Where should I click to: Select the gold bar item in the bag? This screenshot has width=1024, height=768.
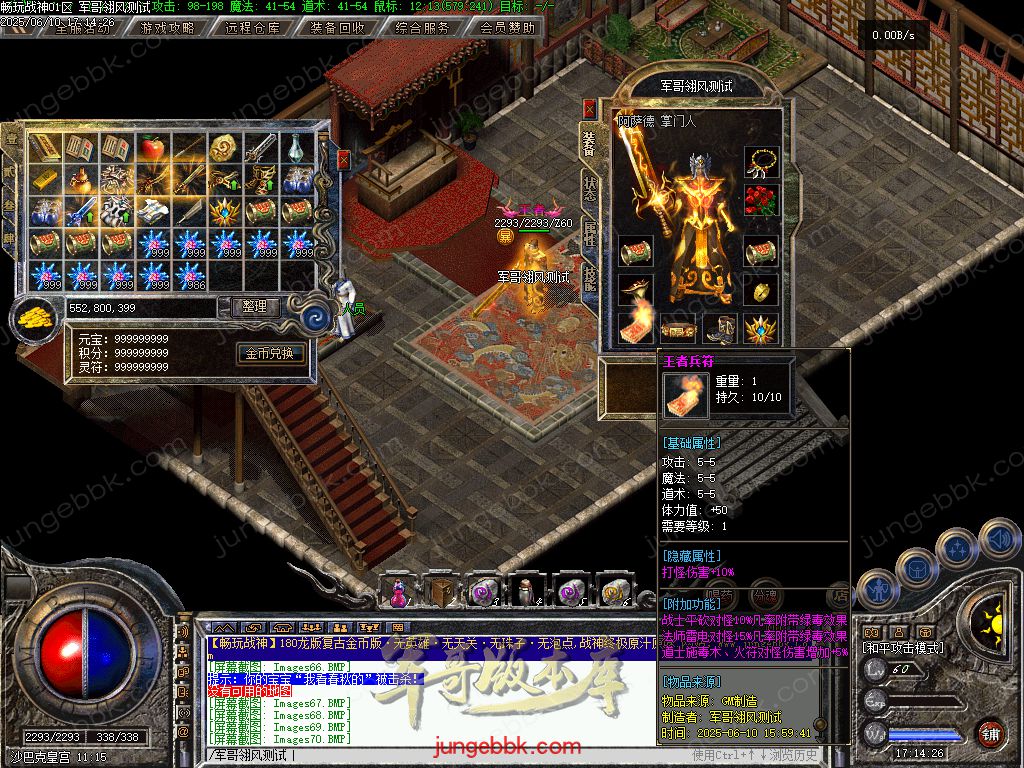coord(44,180)
